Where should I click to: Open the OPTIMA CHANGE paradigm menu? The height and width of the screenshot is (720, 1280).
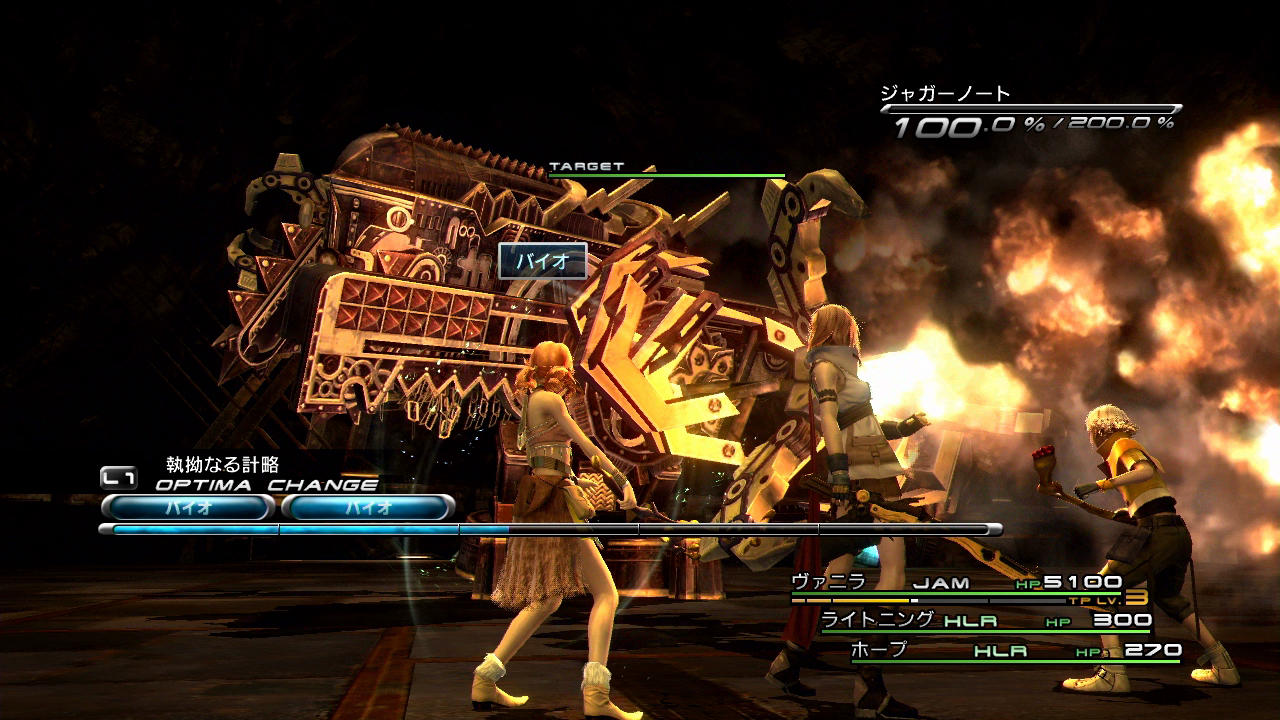(265, 485)
